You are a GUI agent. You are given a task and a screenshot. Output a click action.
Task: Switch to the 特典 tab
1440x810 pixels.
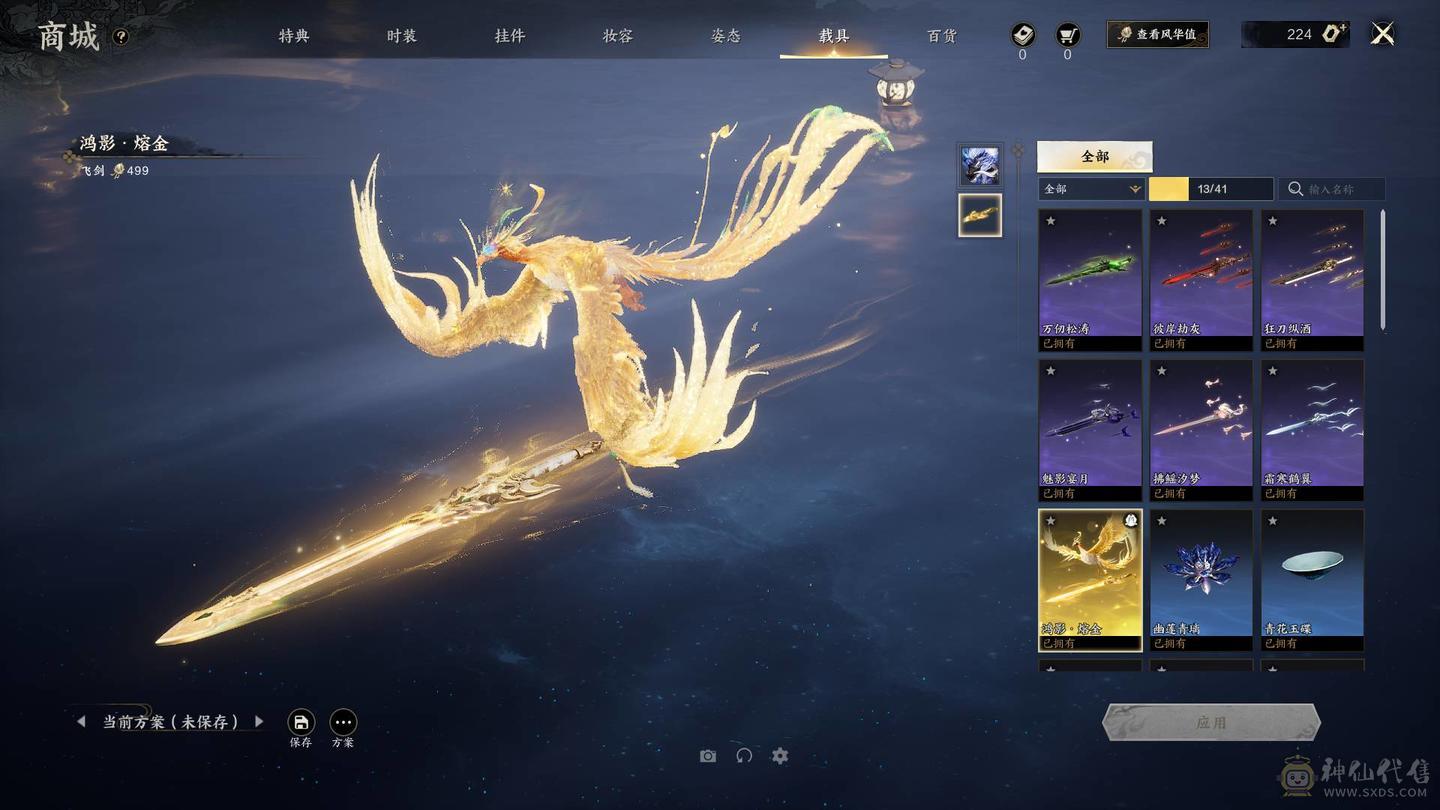(x=294, y=36)
